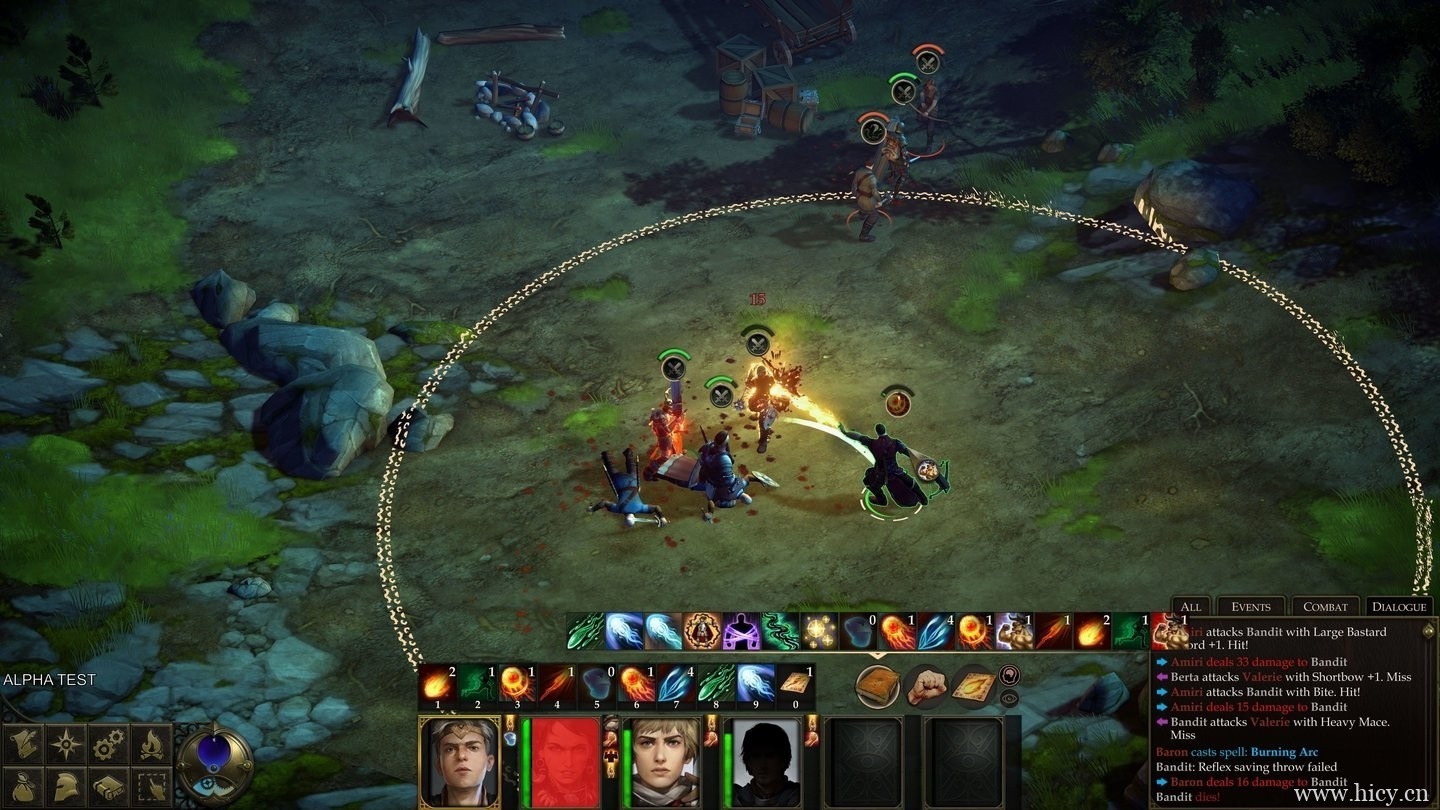Switch to the Events log tab
This screenshot has height=810, width=1440.
tap(1250, 606)
